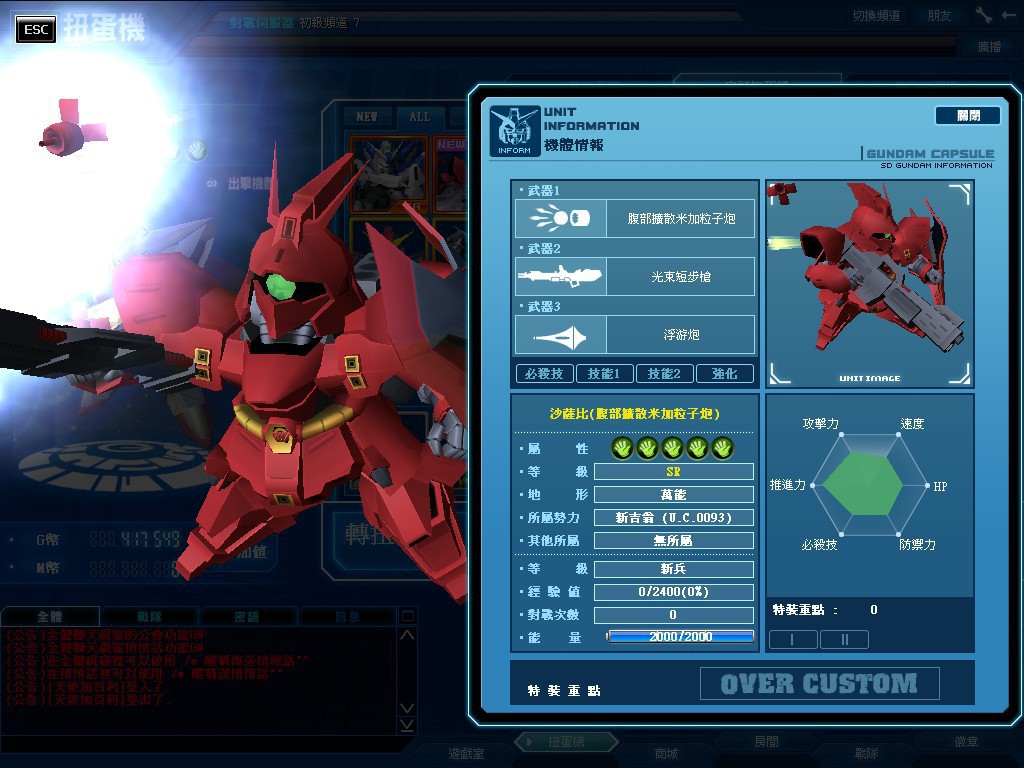The image size is (1024, 768).
Task: Switch to the 技能1 tab
Action: pos(604,374)
